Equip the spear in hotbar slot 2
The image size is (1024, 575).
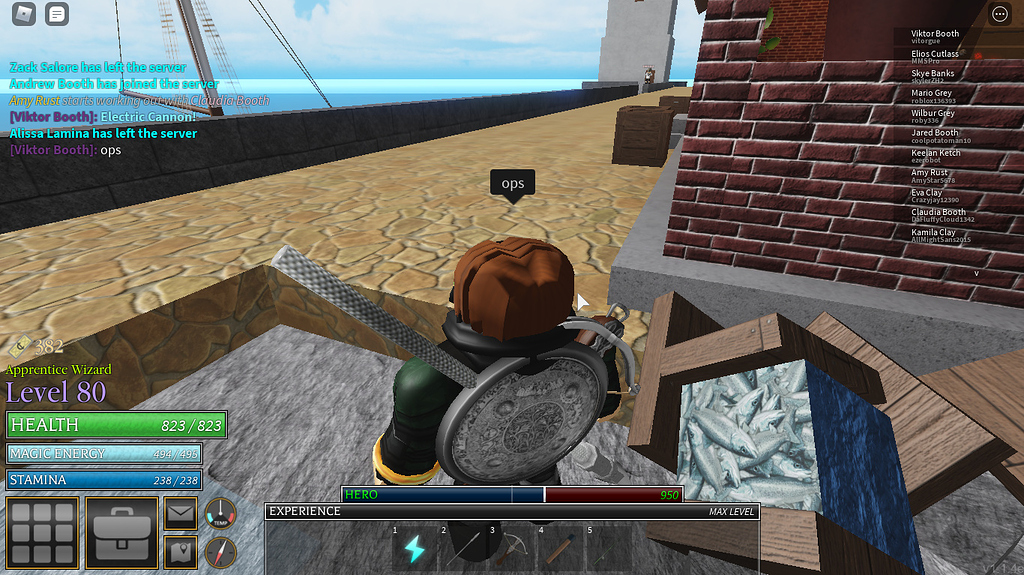(x=463, y=548)
